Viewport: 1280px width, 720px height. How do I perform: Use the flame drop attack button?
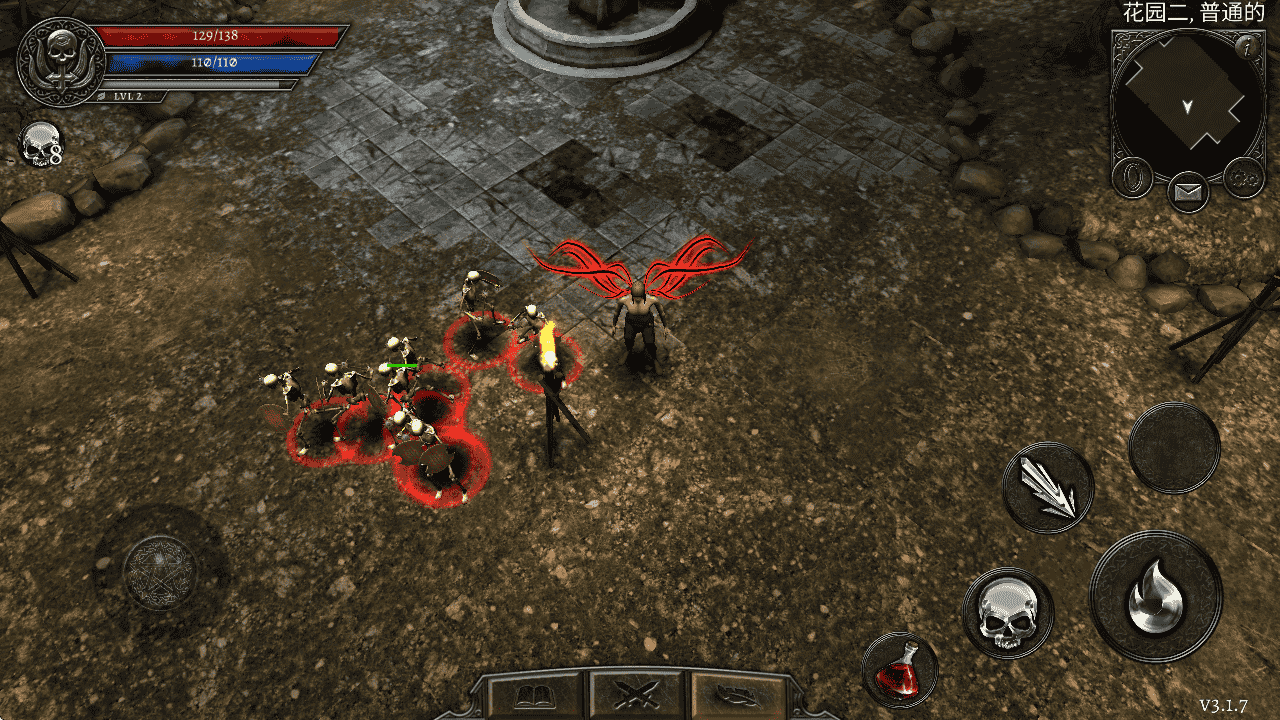1155,597
